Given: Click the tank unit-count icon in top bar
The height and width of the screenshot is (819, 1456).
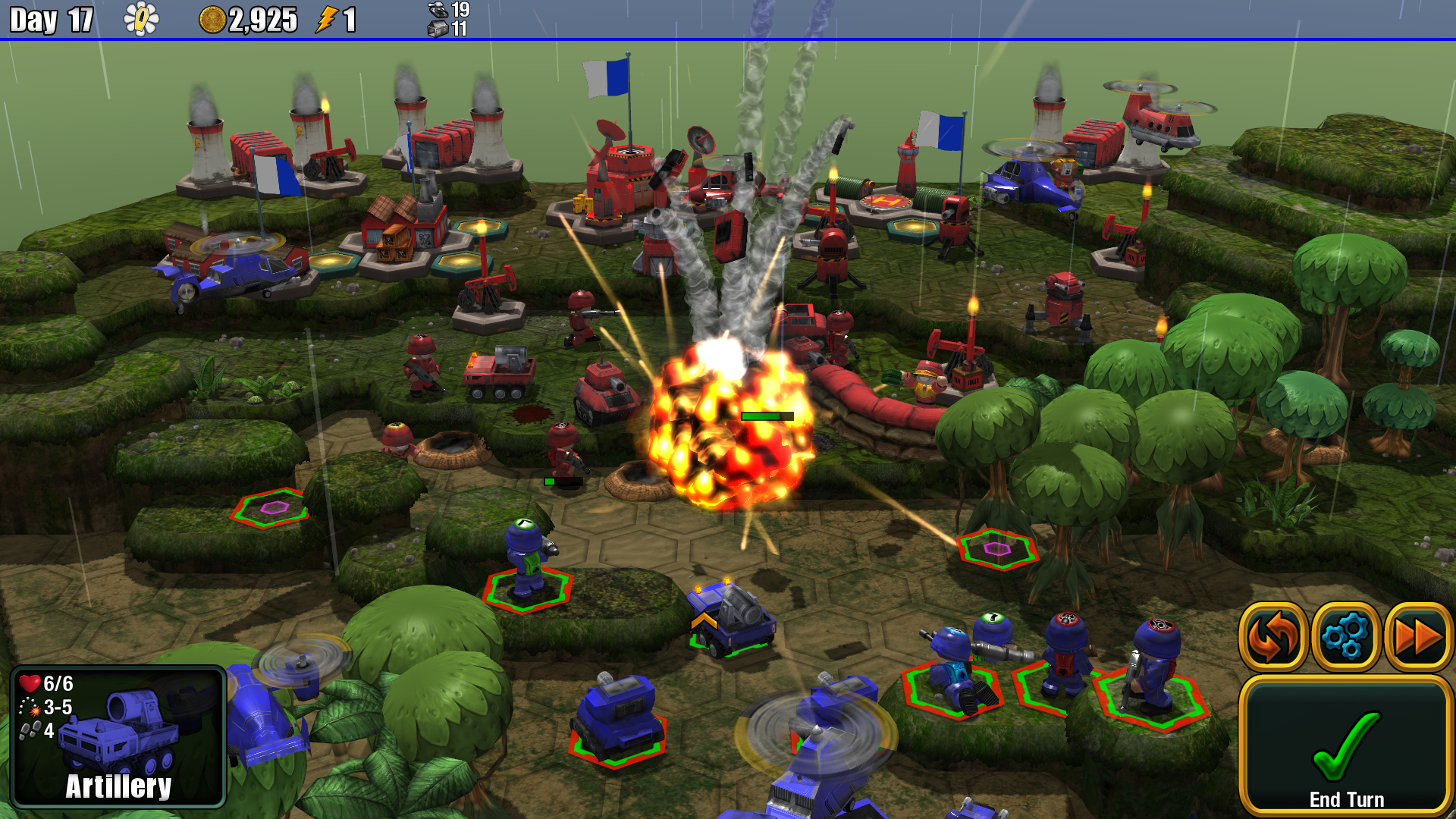Looking at the screenshot, I should pyautogui.click(x=438, y=11).
